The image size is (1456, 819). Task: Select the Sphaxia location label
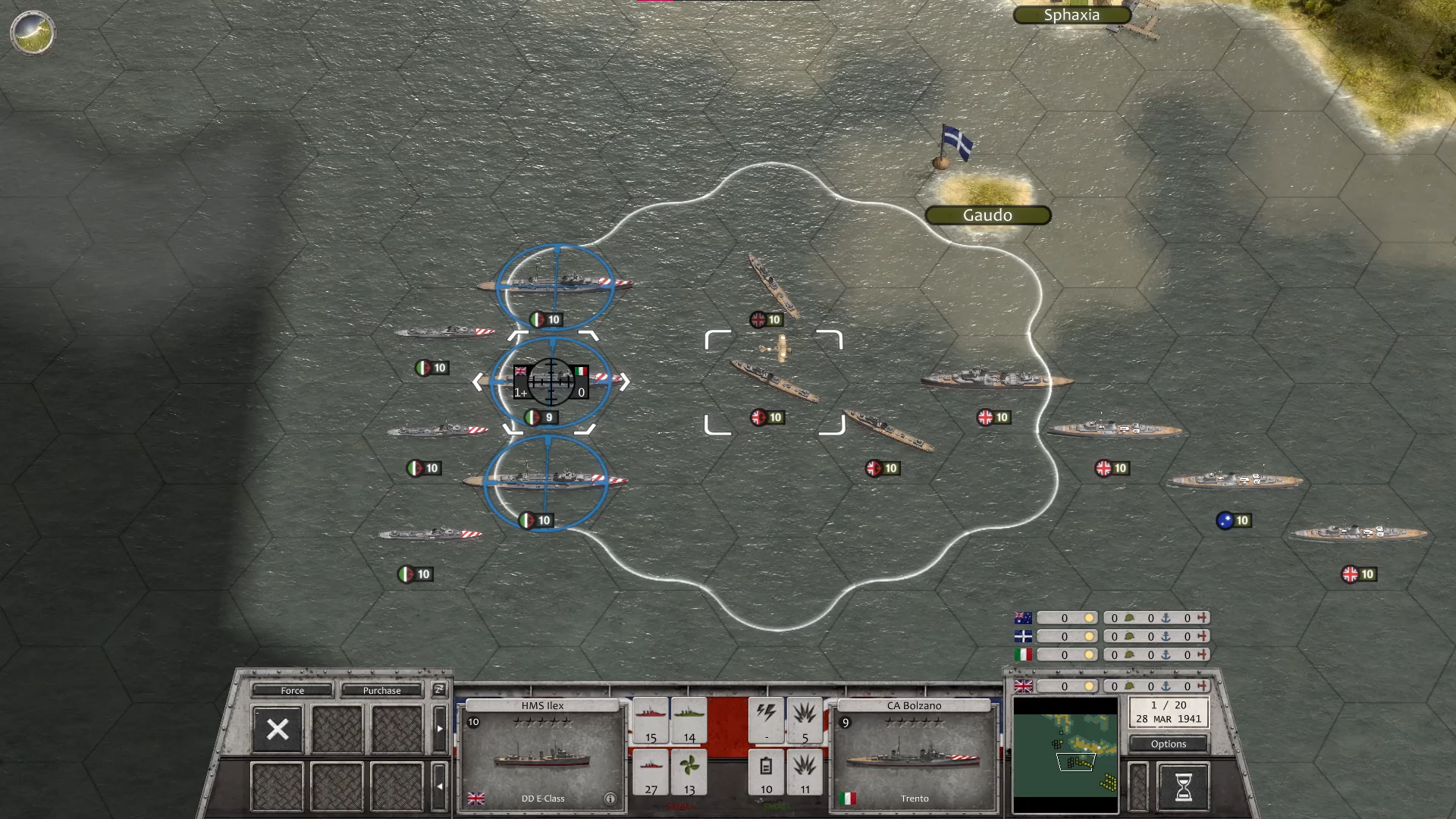[1072, 15]
